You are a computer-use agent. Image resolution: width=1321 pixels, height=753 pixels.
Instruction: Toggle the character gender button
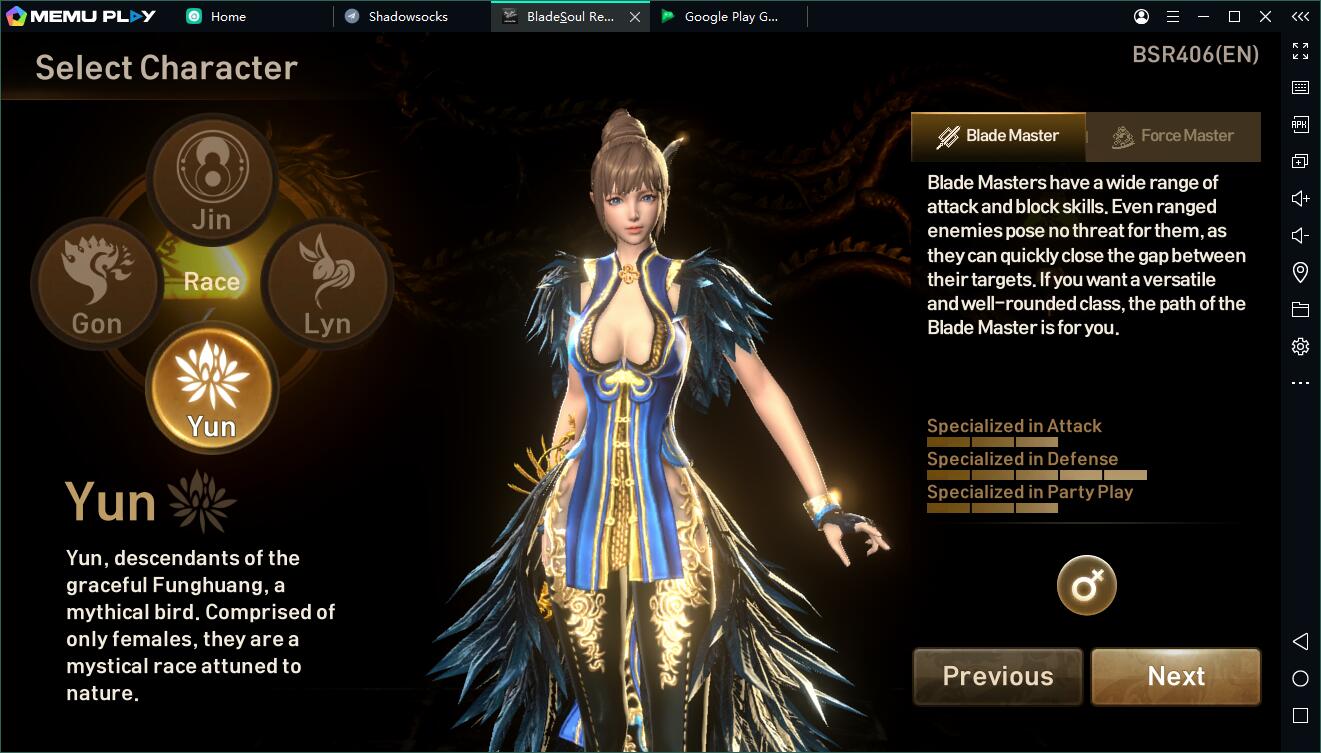1087,585
